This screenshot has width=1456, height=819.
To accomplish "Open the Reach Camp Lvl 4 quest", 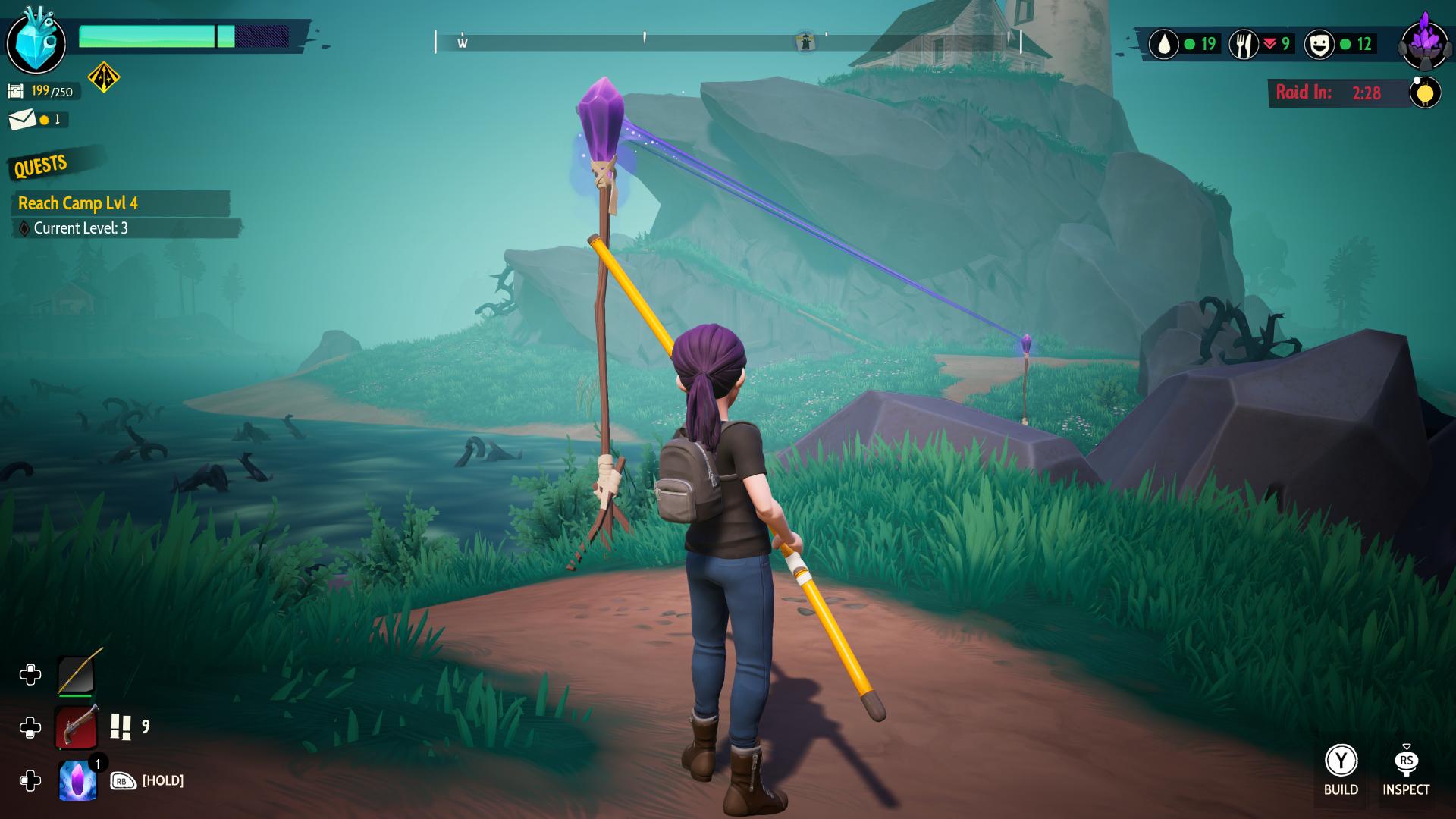I will (x=78, y=203).
